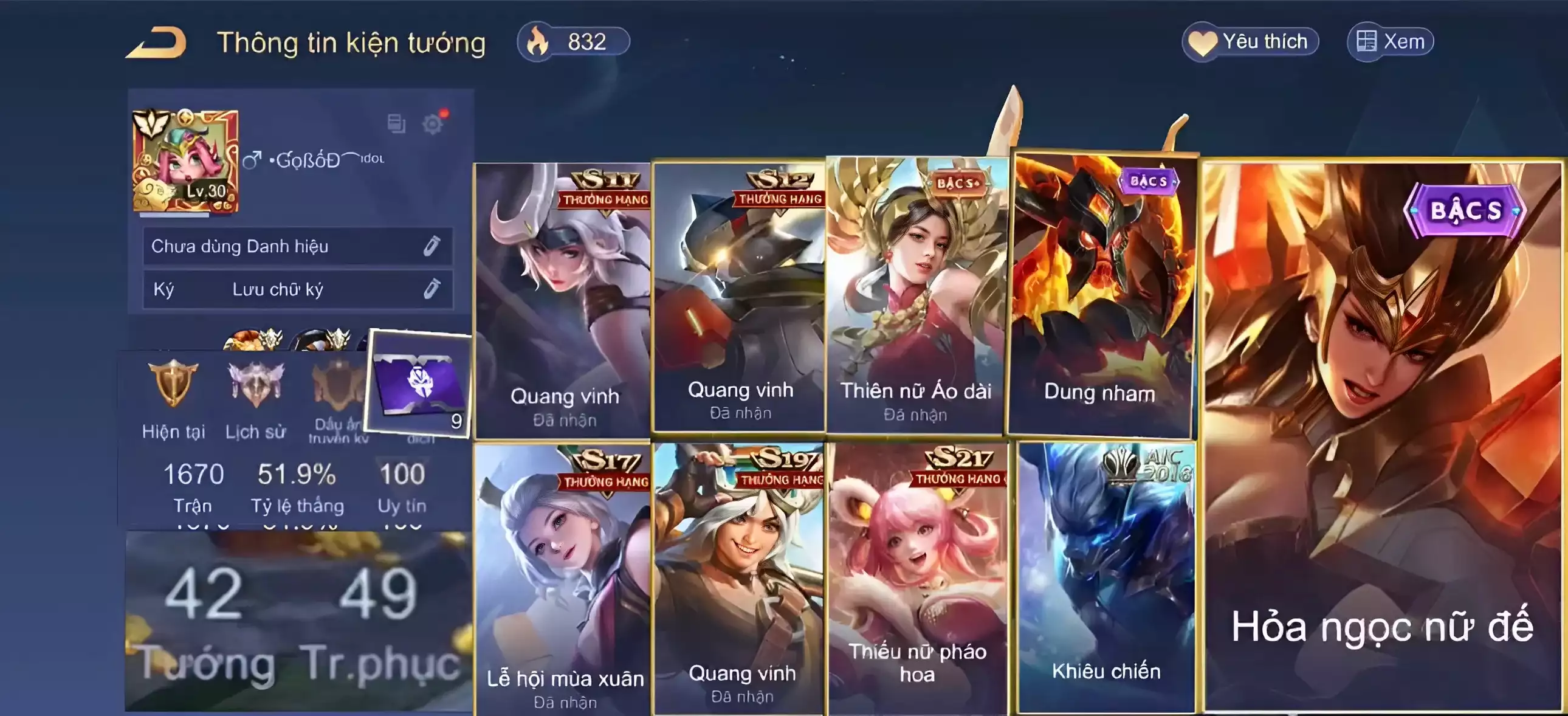Tap the Yêu thích heart button
The image size is (1568, 716).
coord(1250,42)
